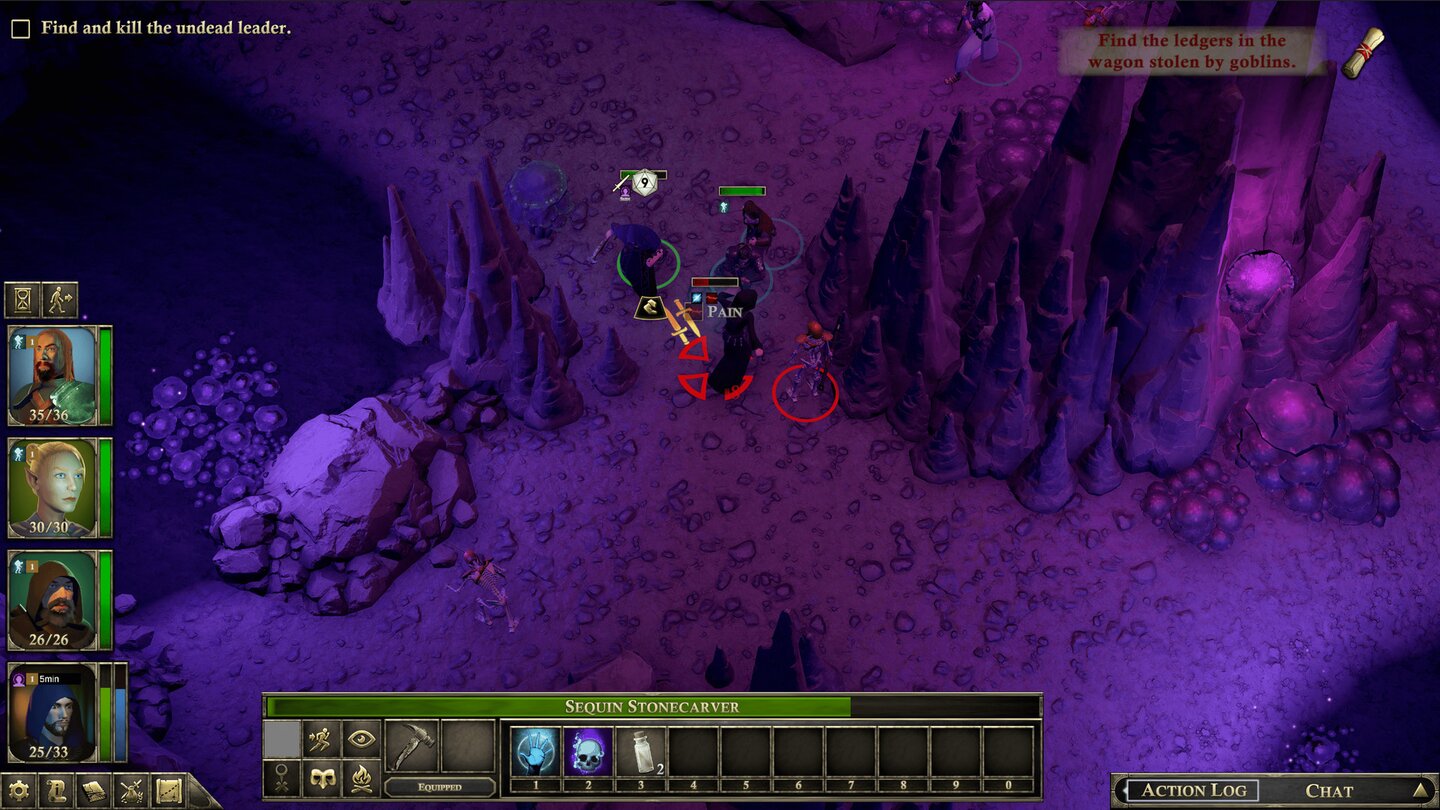
Task: Select the eye search ability icon
Action: coord(361,739)
